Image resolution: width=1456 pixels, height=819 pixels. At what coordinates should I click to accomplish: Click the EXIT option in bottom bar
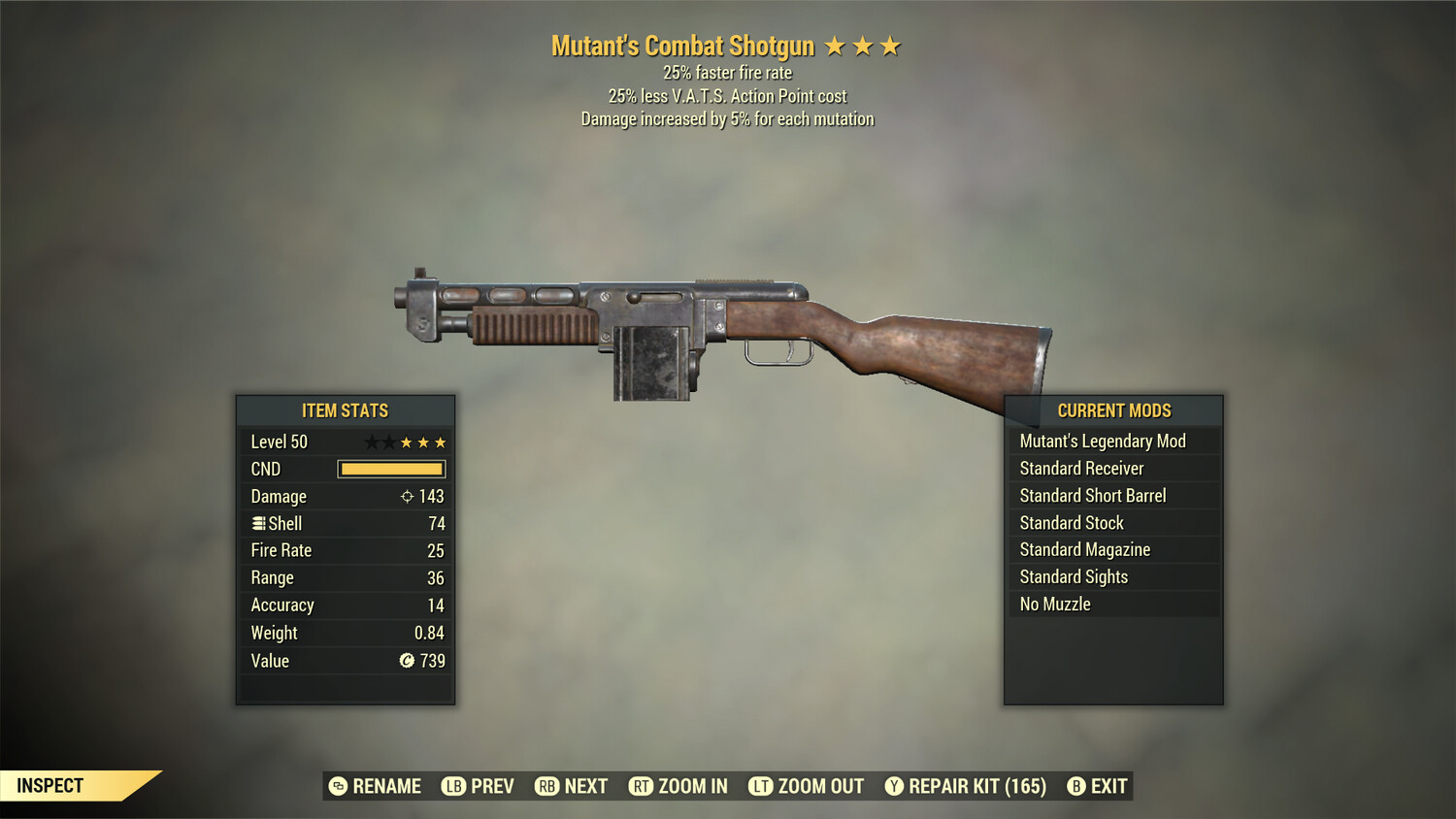click(x=1107, y=786)
